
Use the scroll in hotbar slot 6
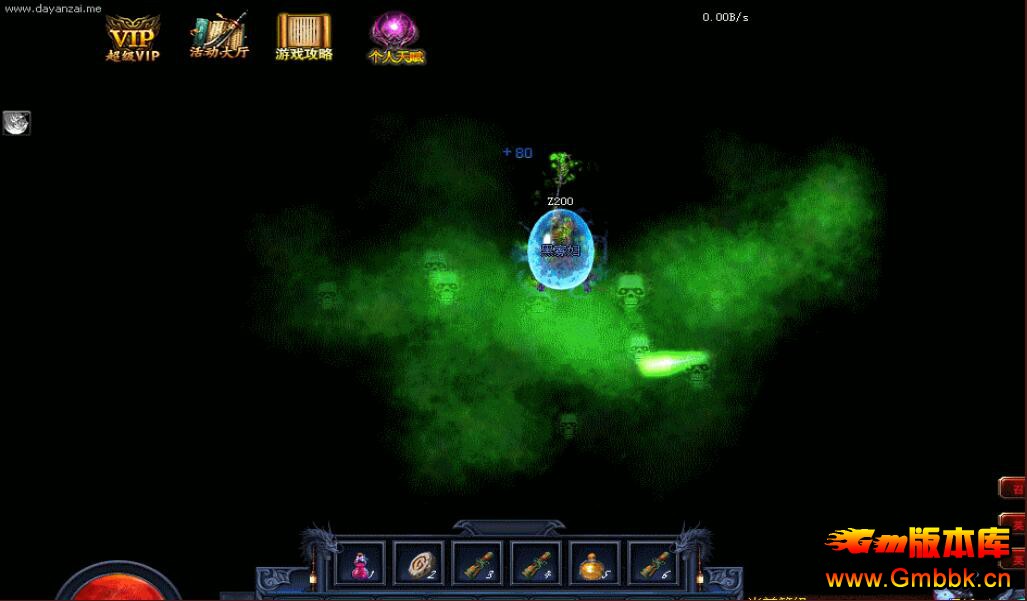(653, 565)
